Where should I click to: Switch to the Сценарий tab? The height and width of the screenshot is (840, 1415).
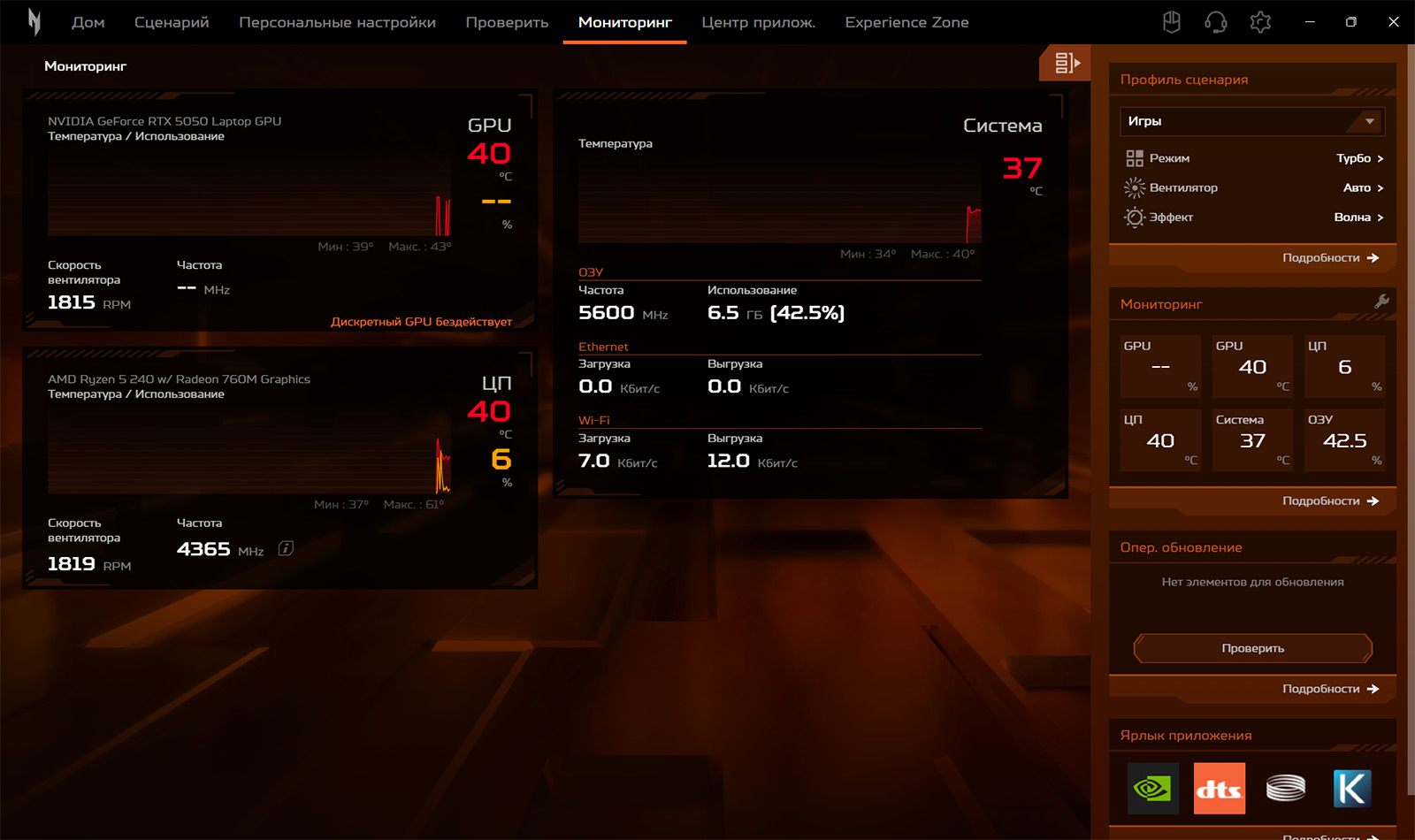click(172, 22)
